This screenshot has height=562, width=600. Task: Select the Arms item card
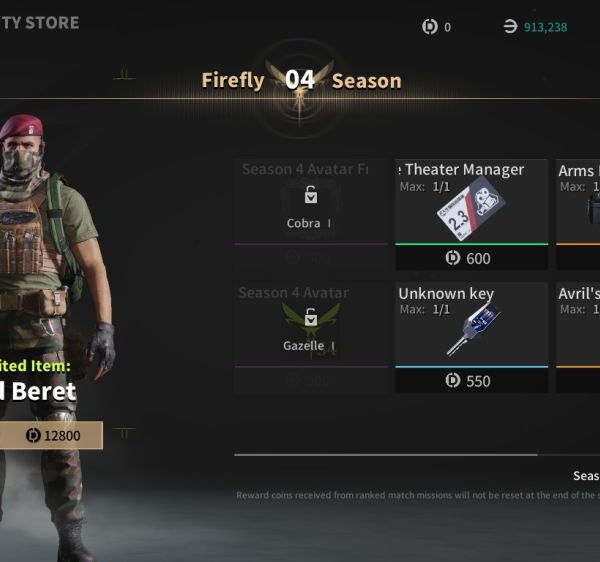tap(578, 205)
